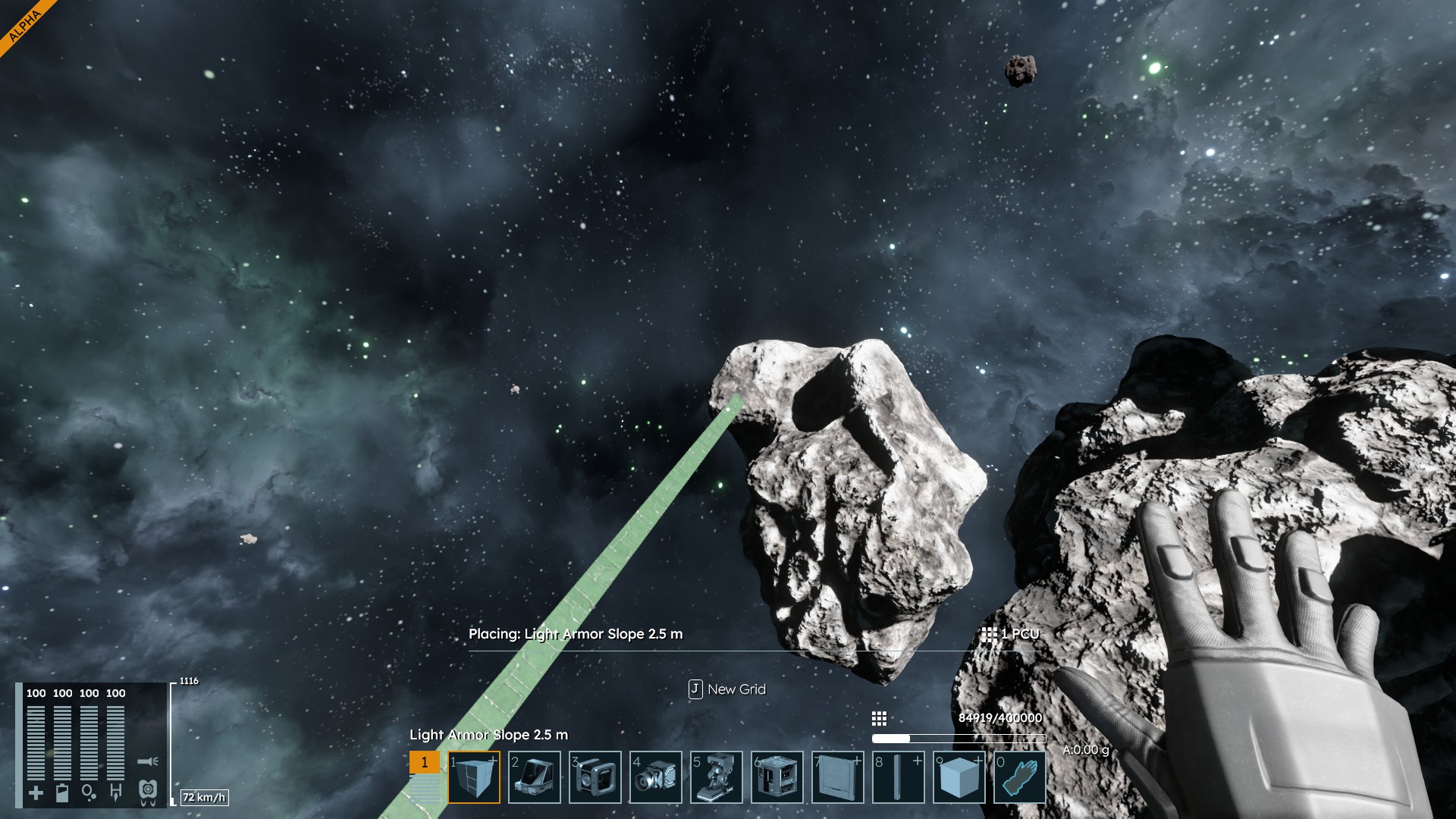Pick the camera-like block in slot 4
The width and height of the screenshot is (1456, 819).
[656, 777]
